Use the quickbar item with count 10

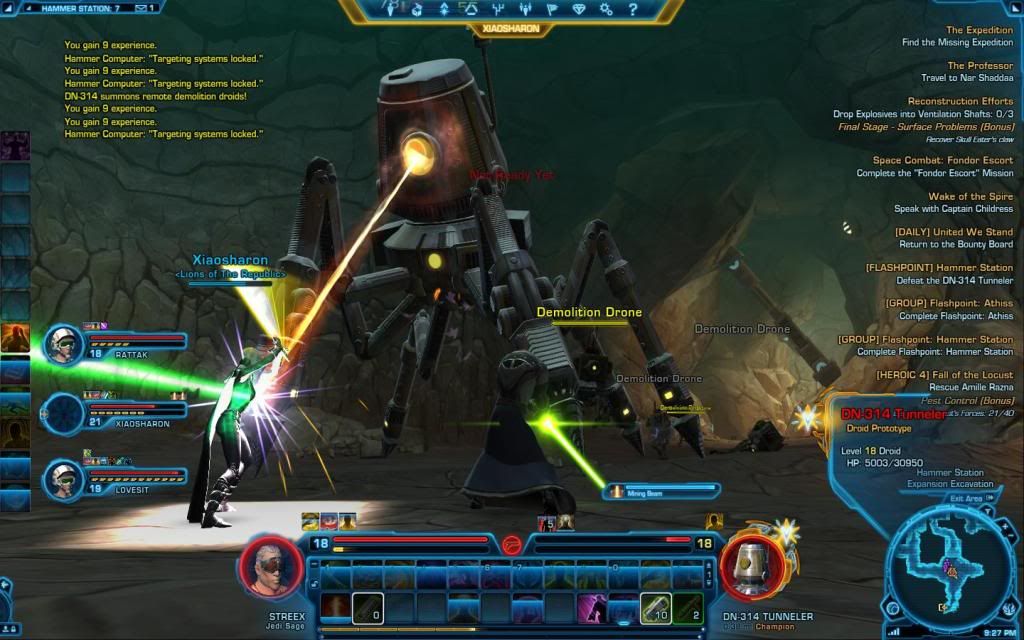[x=654, y=607]
